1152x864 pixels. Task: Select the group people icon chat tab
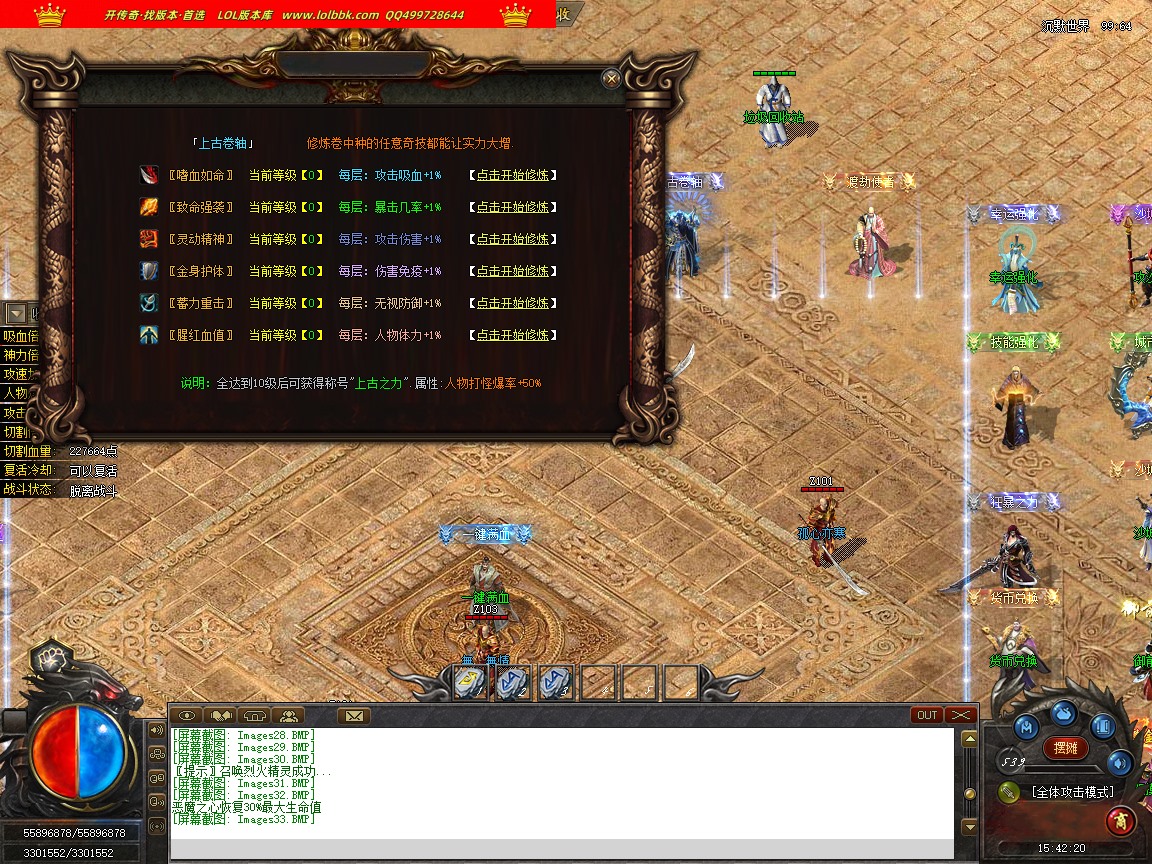click(288, 716)
